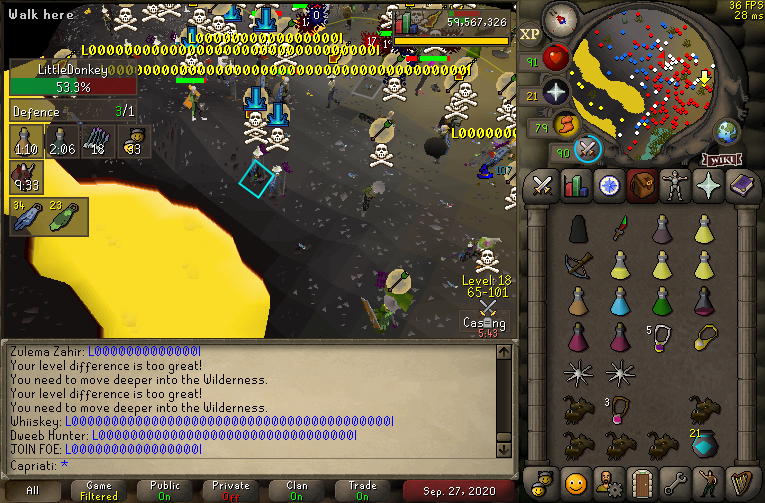Select the crossbow in inventory
765x503 pixels.
click(579, 264)
